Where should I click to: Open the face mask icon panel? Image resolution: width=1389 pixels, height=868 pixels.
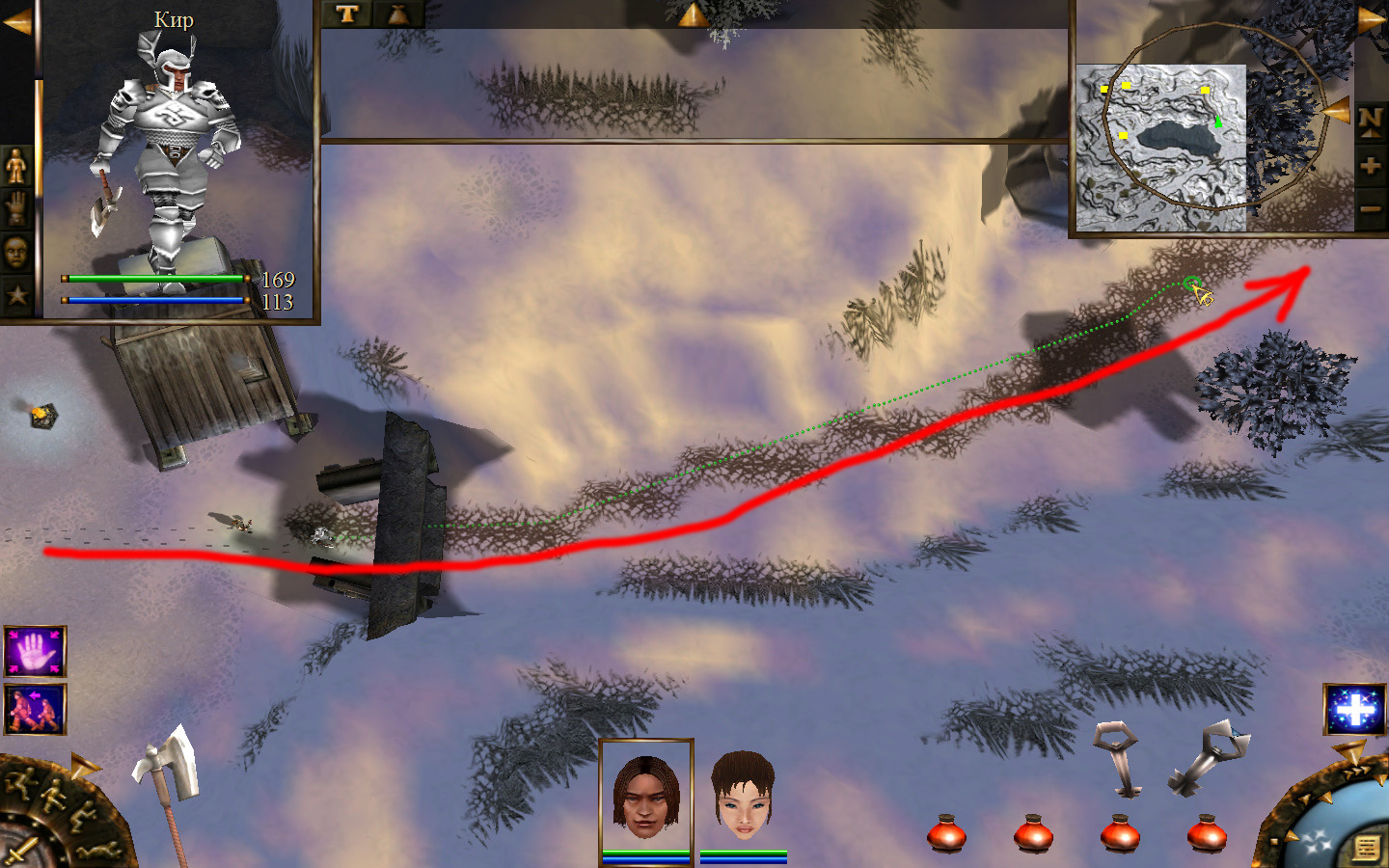pos(16,253)
